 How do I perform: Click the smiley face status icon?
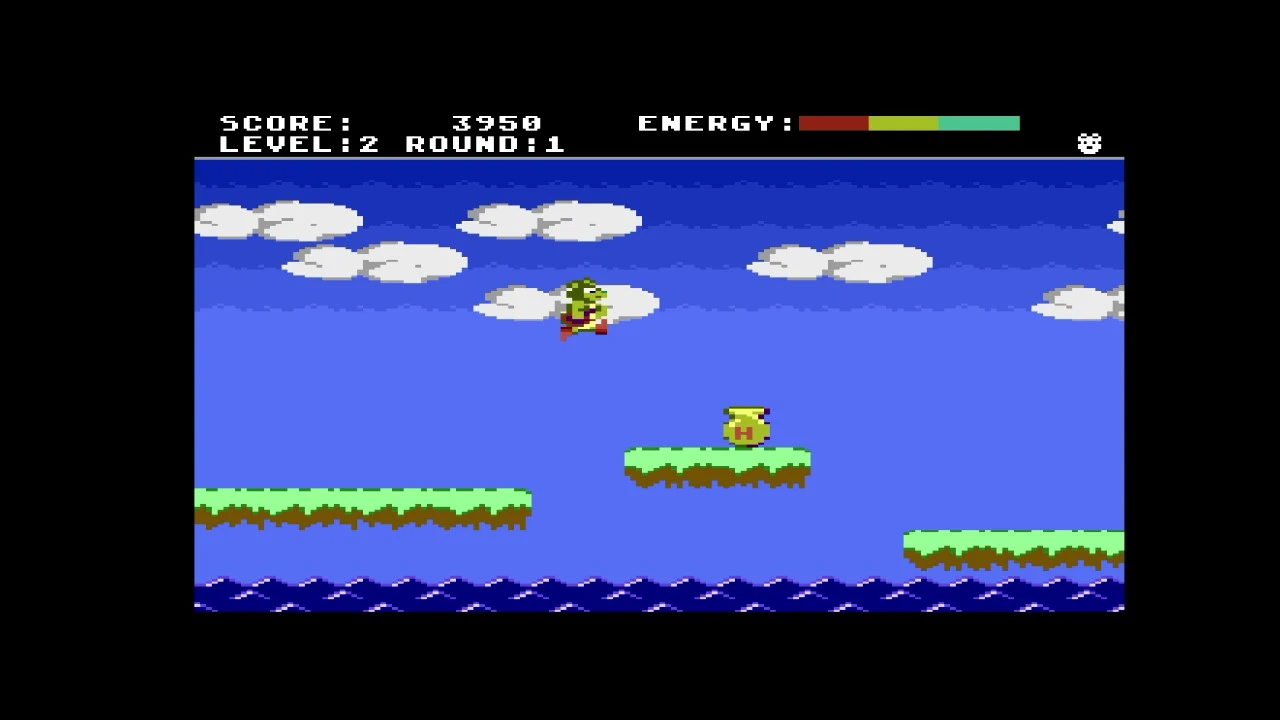click(x=1089, y=143)
